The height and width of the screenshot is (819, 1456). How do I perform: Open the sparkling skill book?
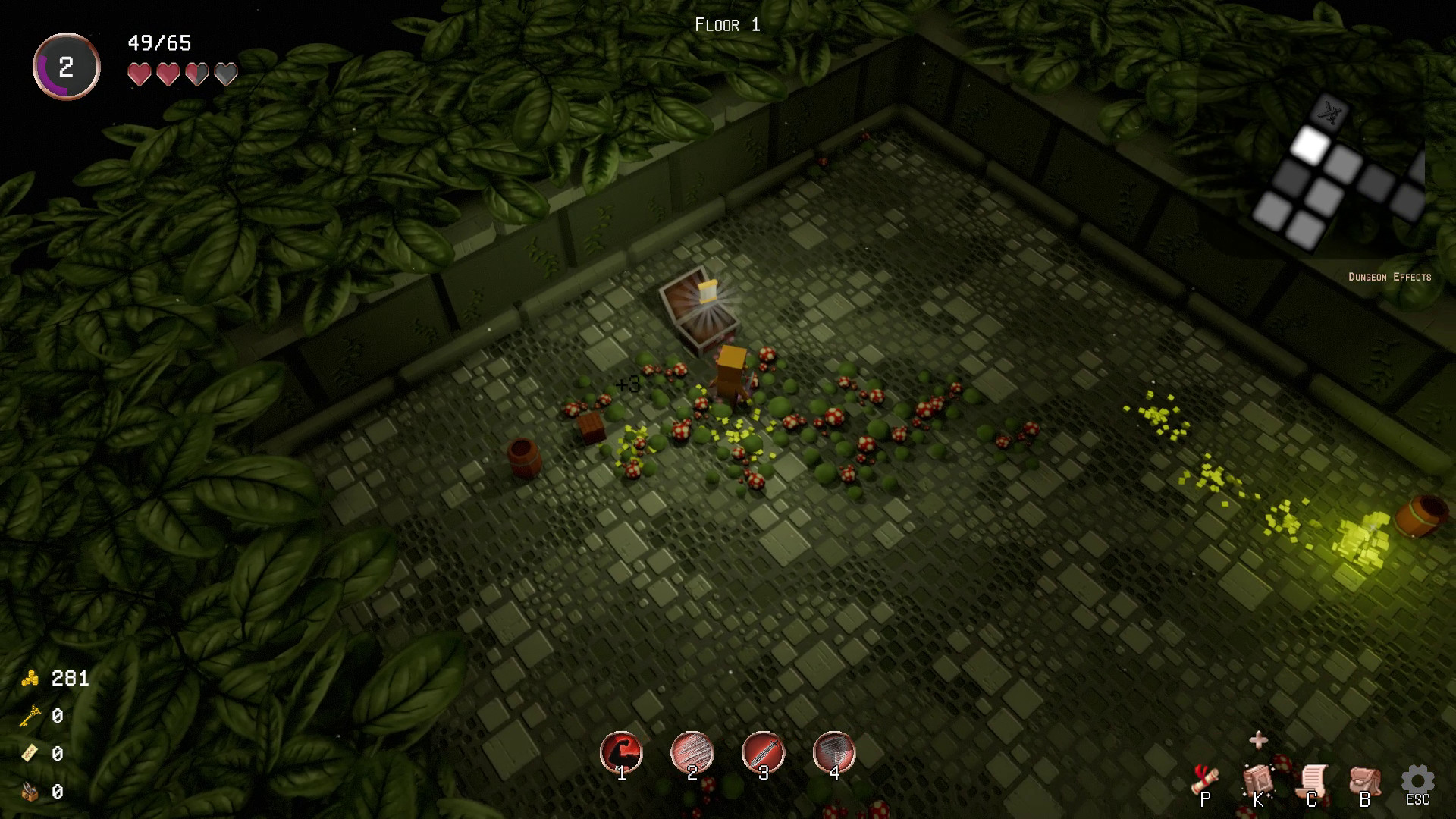pos(1258,780)
